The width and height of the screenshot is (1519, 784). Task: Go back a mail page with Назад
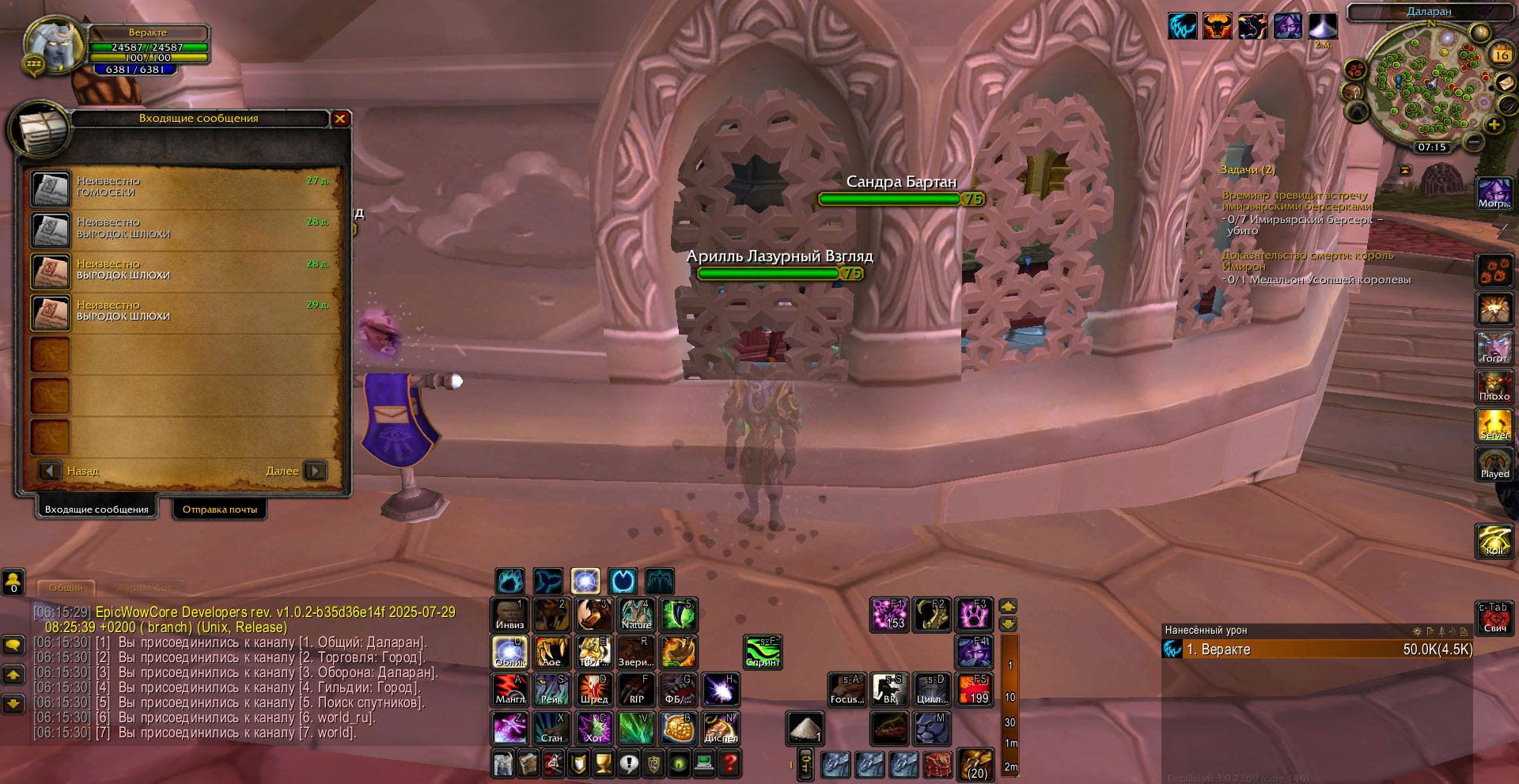[50, 471]
